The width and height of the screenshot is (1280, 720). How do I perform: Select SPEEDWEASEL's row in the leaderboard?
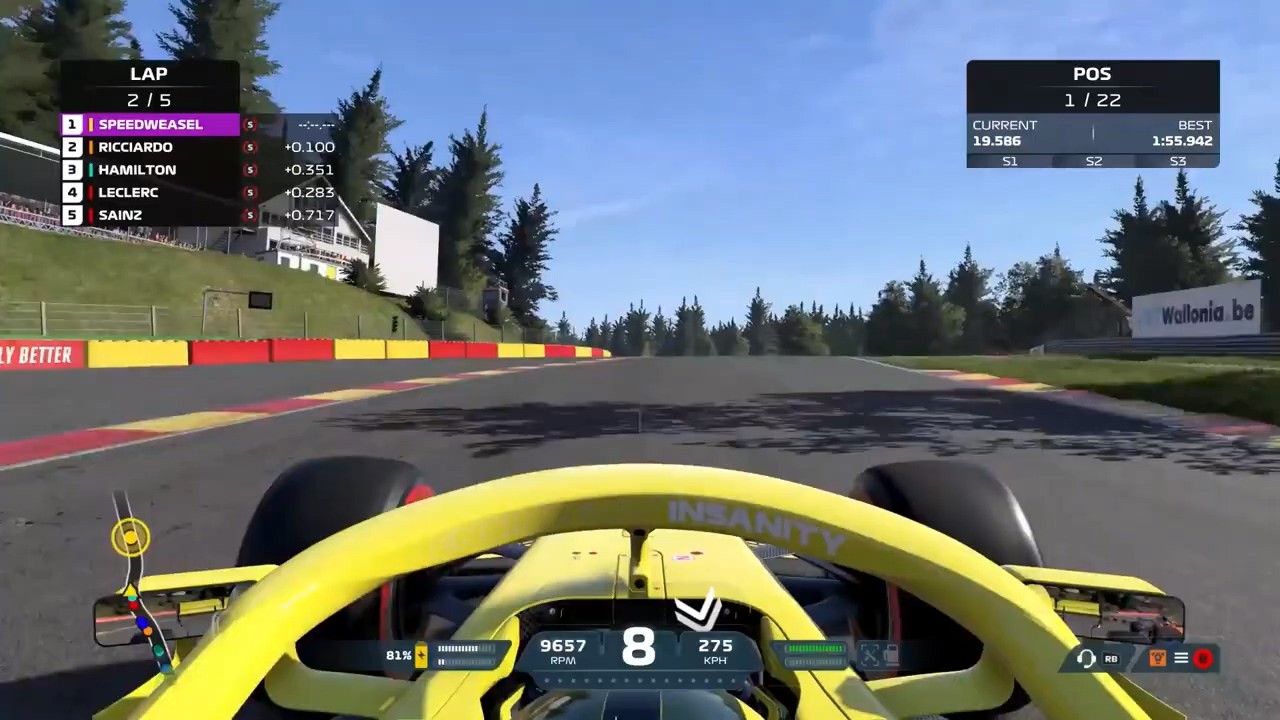pos(150,125)
